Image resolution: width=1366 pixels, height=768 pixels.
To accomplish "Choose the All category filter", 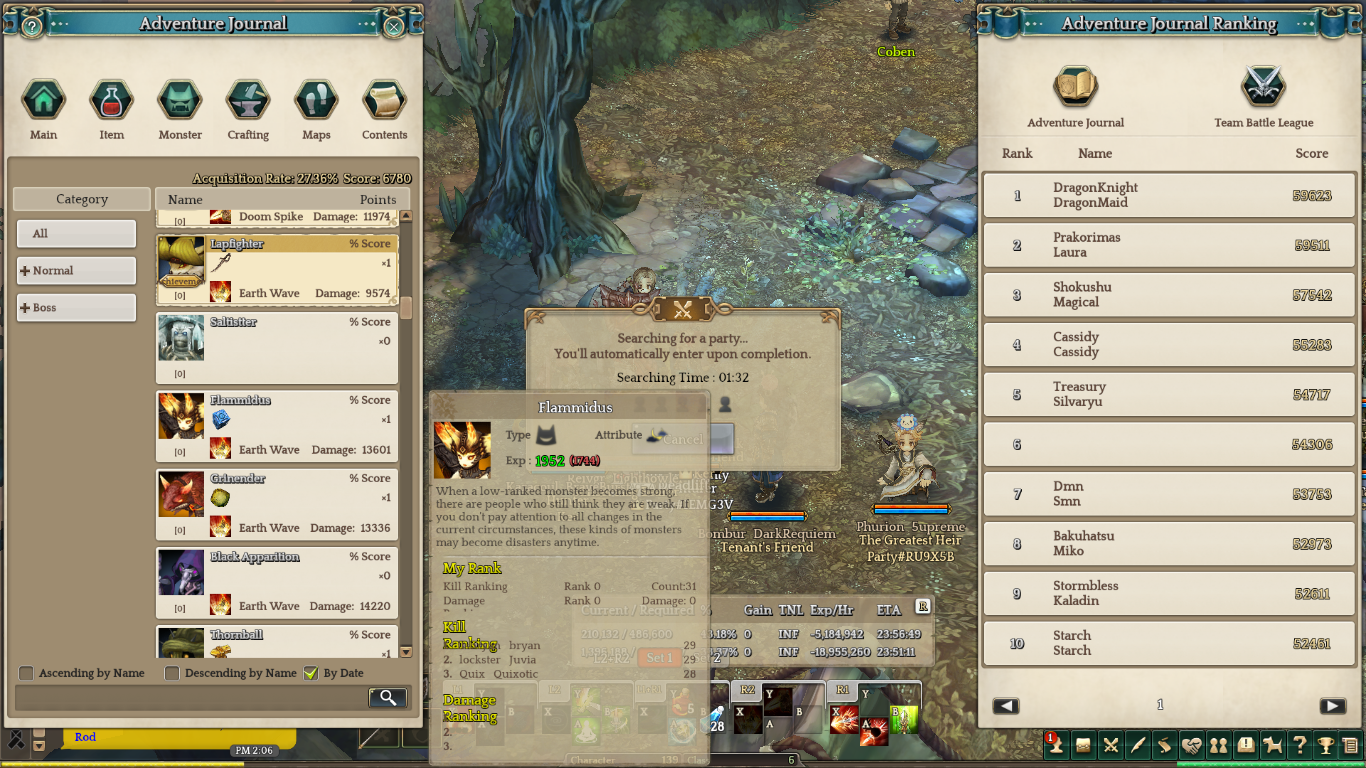I will click(x=76, y=233).
